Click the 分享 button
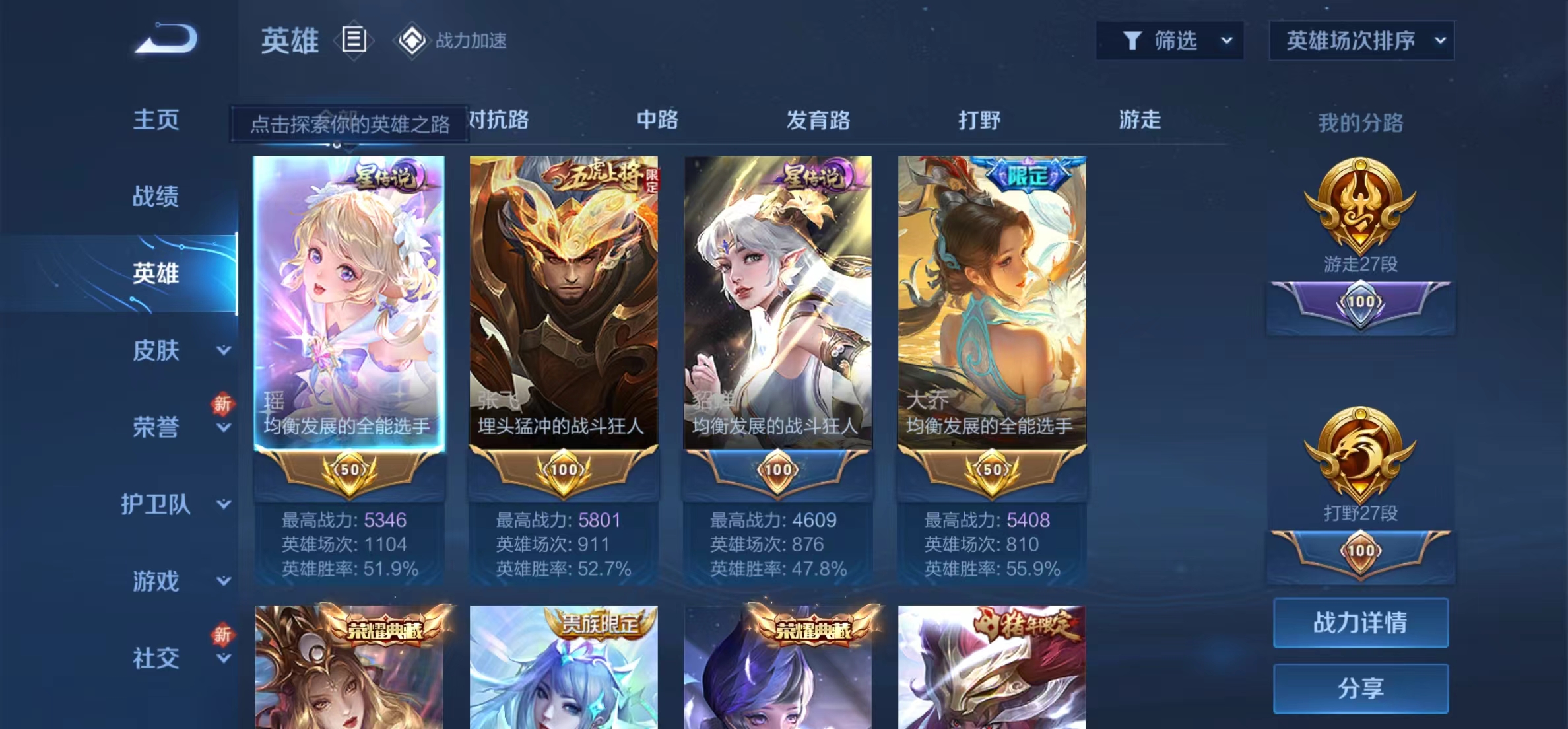The height and width of the screenshot is (729, 1568). [1359, 687]
